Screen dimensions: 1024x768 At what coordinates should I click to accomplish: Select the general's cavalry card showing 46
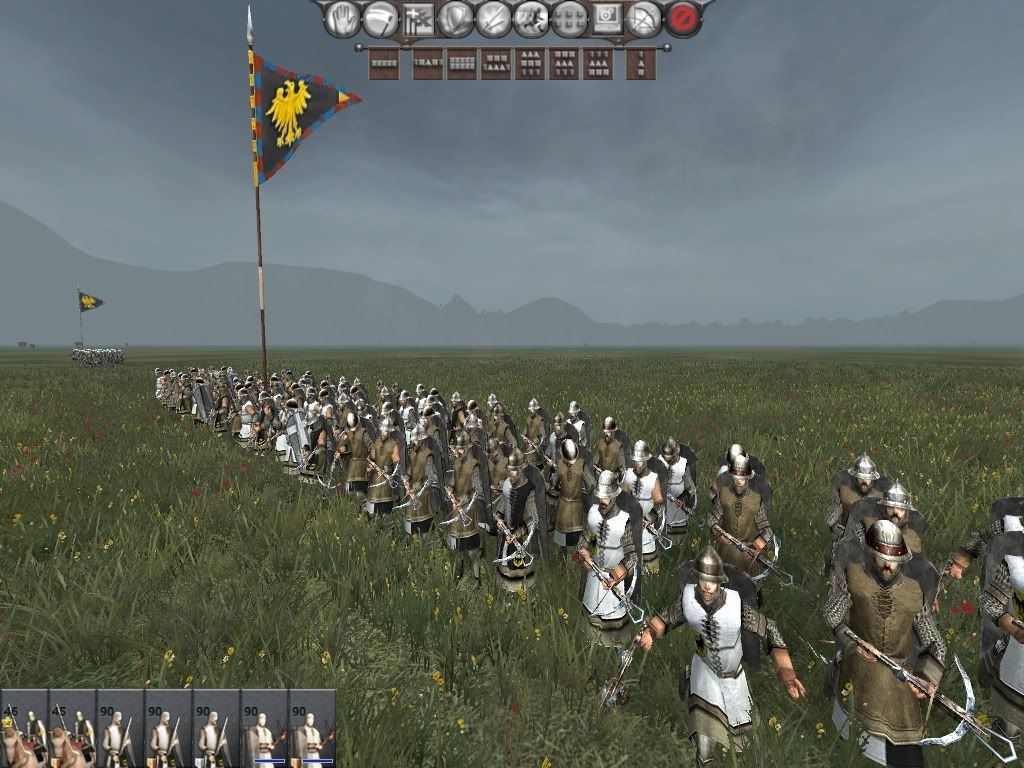tap(23, 728)
